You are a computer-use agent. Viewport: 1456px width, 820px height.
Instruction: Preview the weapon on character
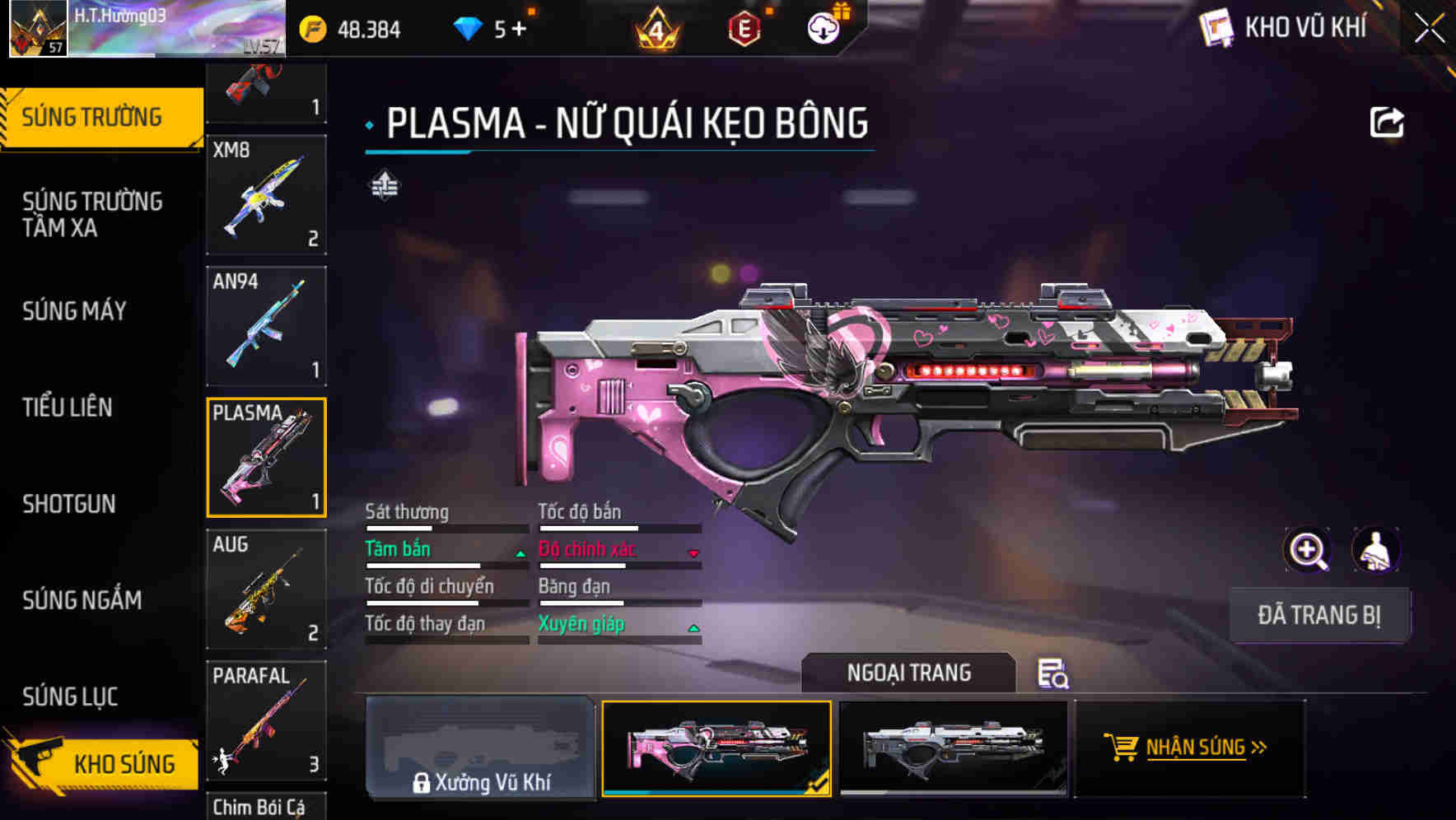tap(1375, 550)
